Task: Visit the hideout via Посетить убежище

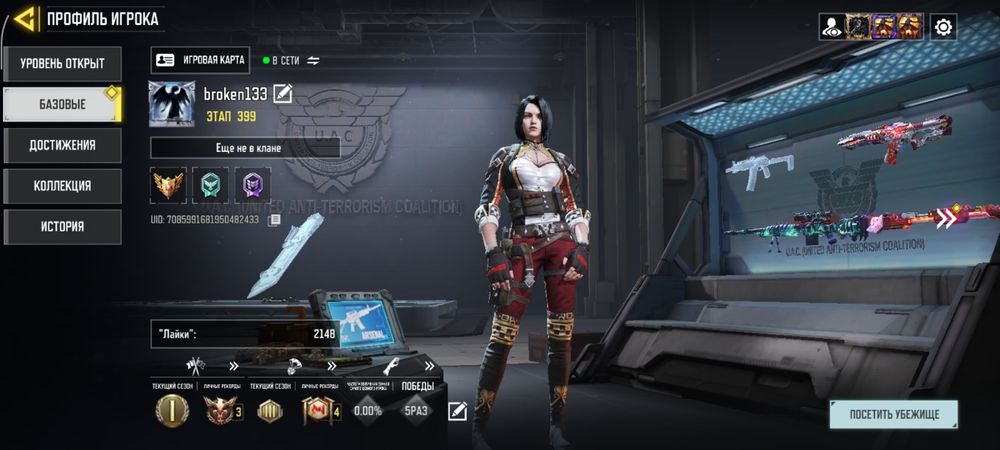Action: click(x=892, y=414)
